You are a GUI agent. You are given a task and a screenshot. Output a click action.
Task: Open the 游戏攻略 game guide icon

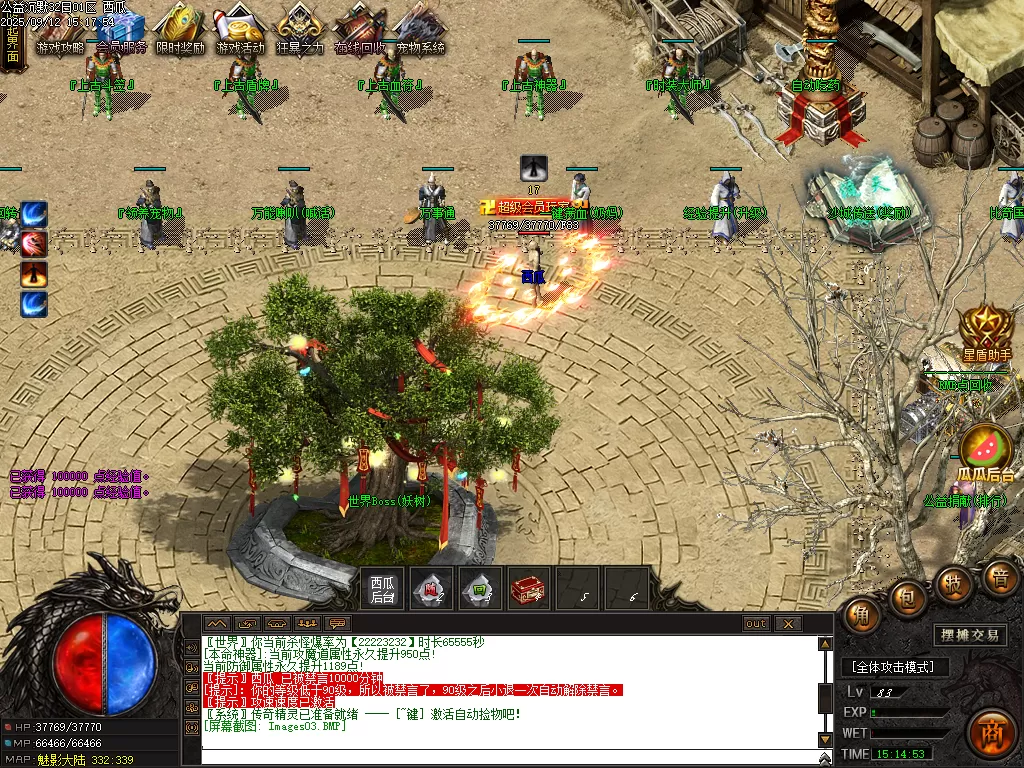[60, 28]
